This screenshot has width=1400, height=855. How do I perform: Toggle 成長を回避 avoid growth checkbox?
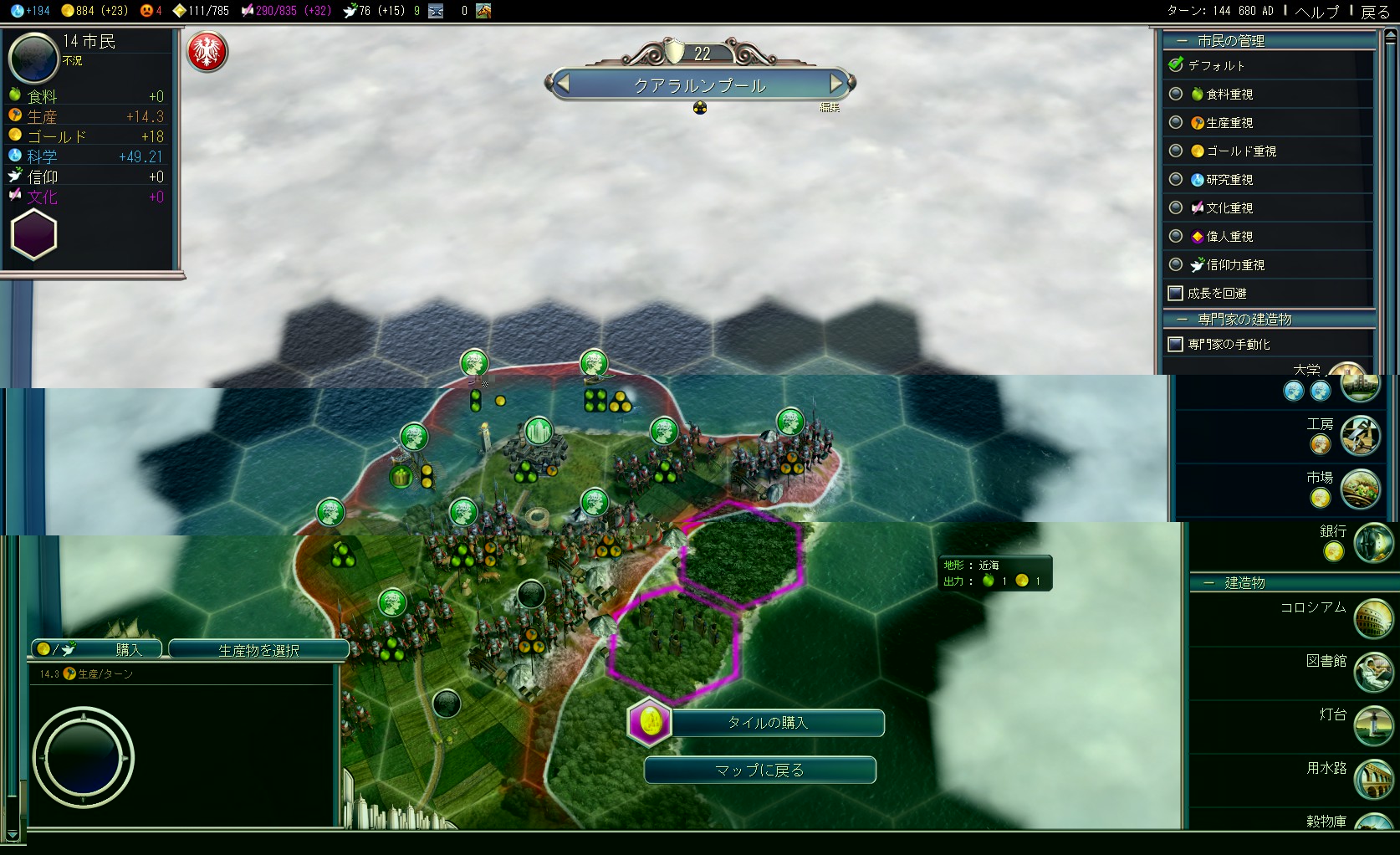coord(1175,294)
